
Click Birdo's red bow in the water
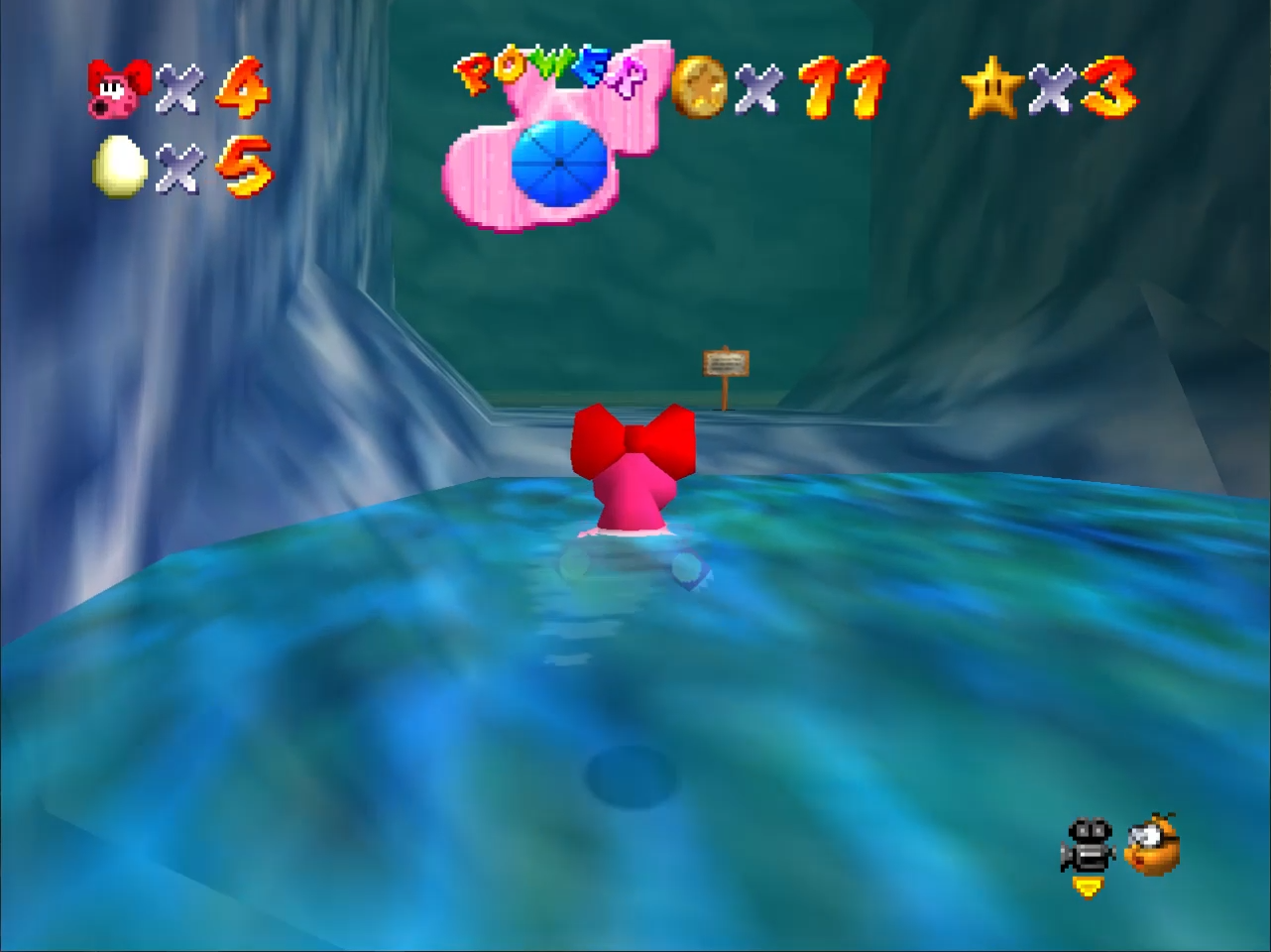pyautogui.click(x=635, y=441)
